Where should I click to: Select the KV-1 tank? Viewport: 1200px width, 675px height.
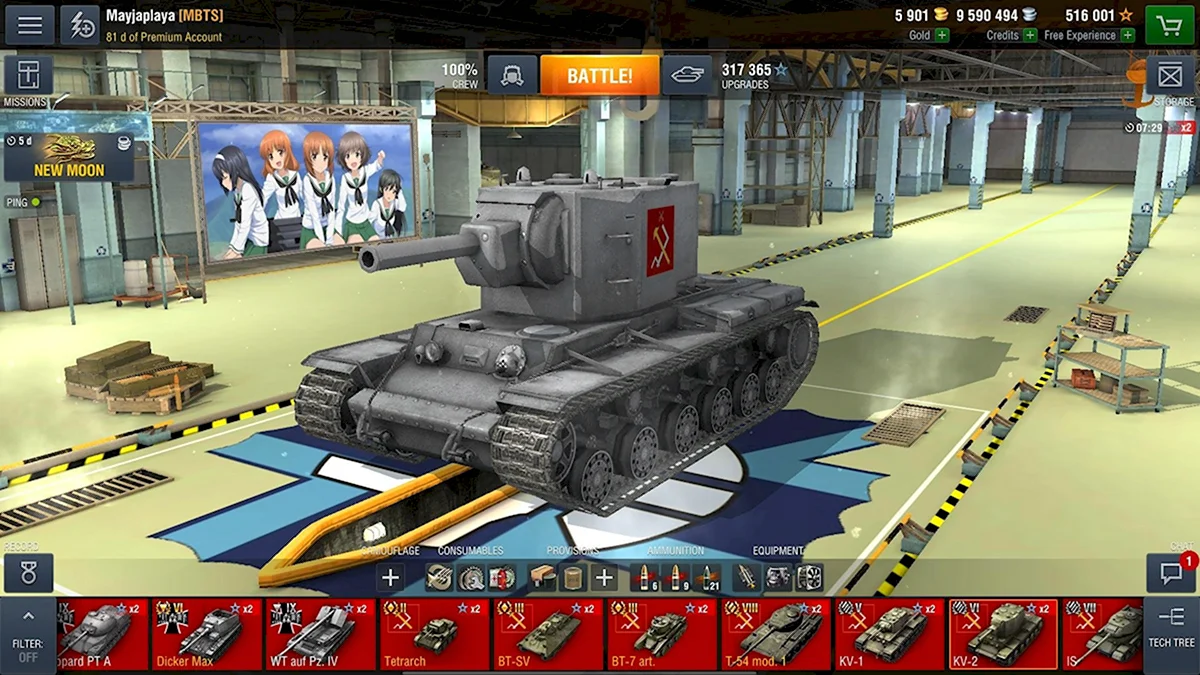[890, 634]
